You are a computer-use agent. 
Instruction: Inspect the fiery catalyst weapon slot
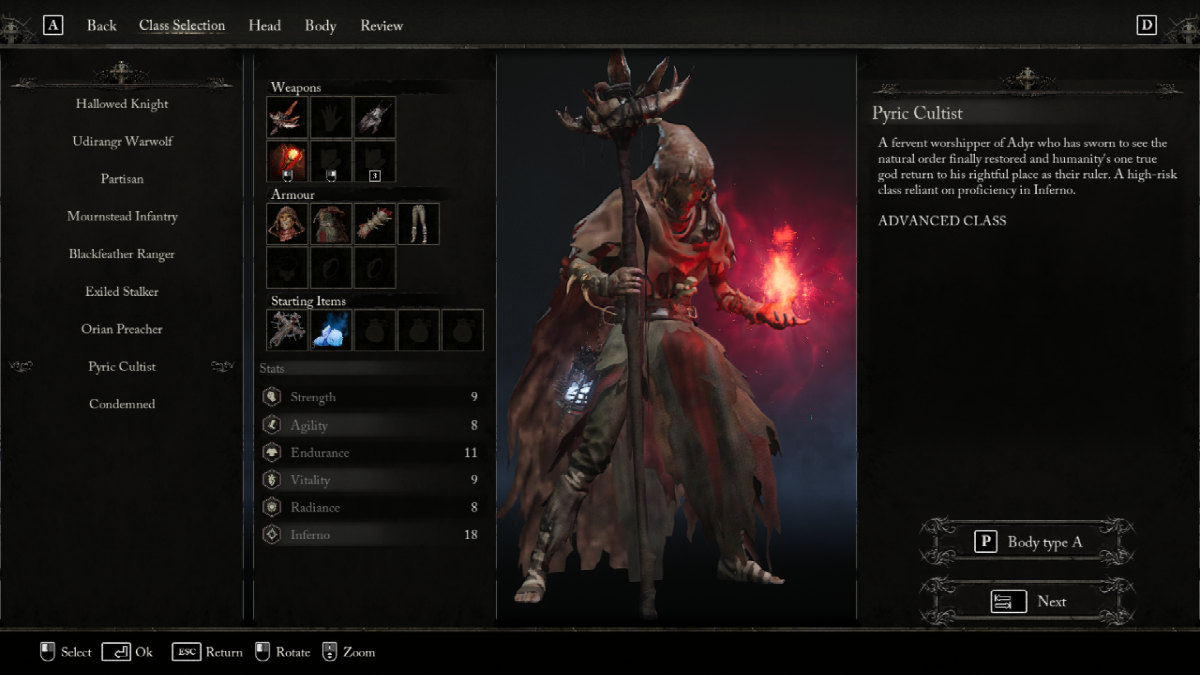[287, 161]
